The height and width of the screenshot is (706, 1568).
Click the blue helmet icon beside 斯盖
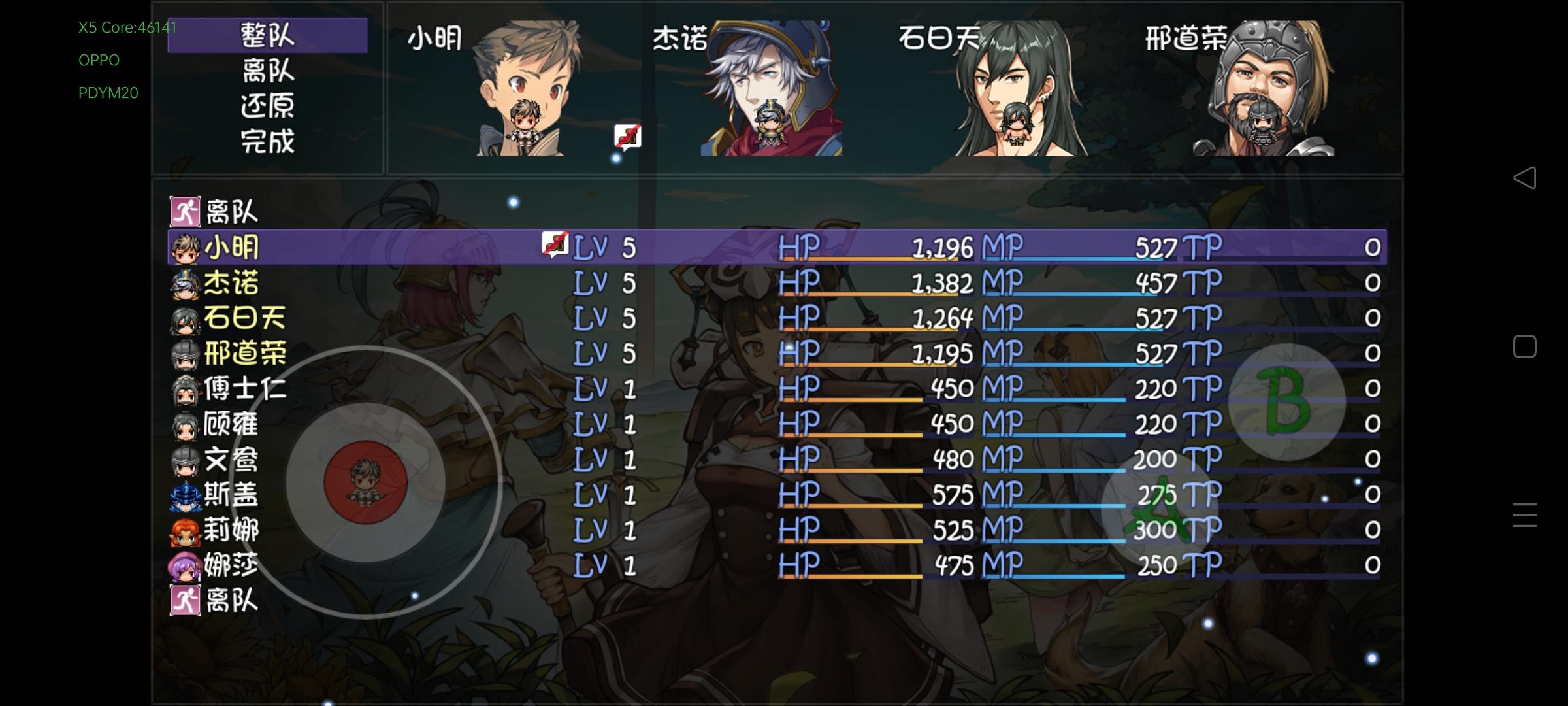(185, 497)
